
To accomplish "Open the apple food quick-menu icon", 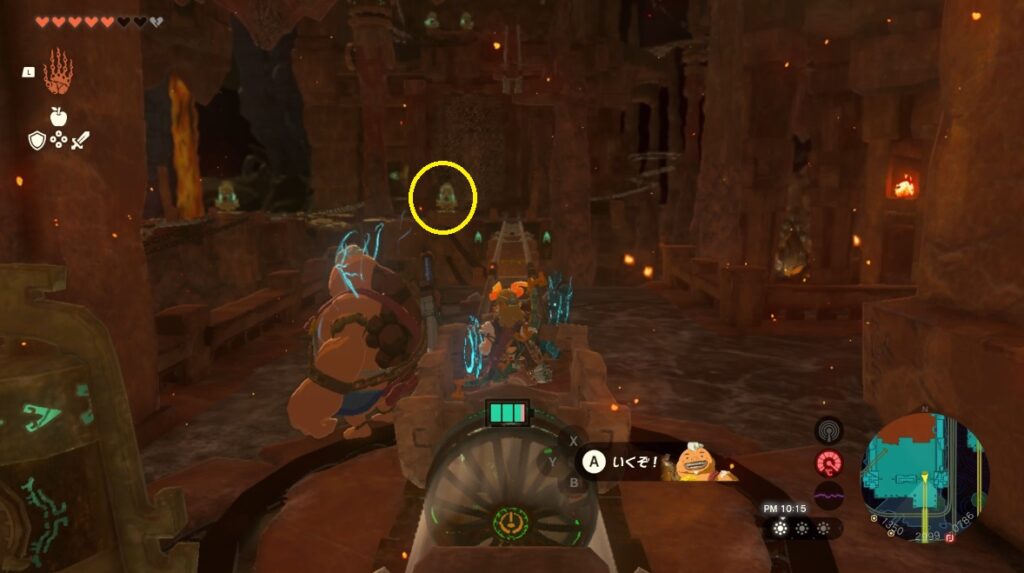I will coord(58,116).
